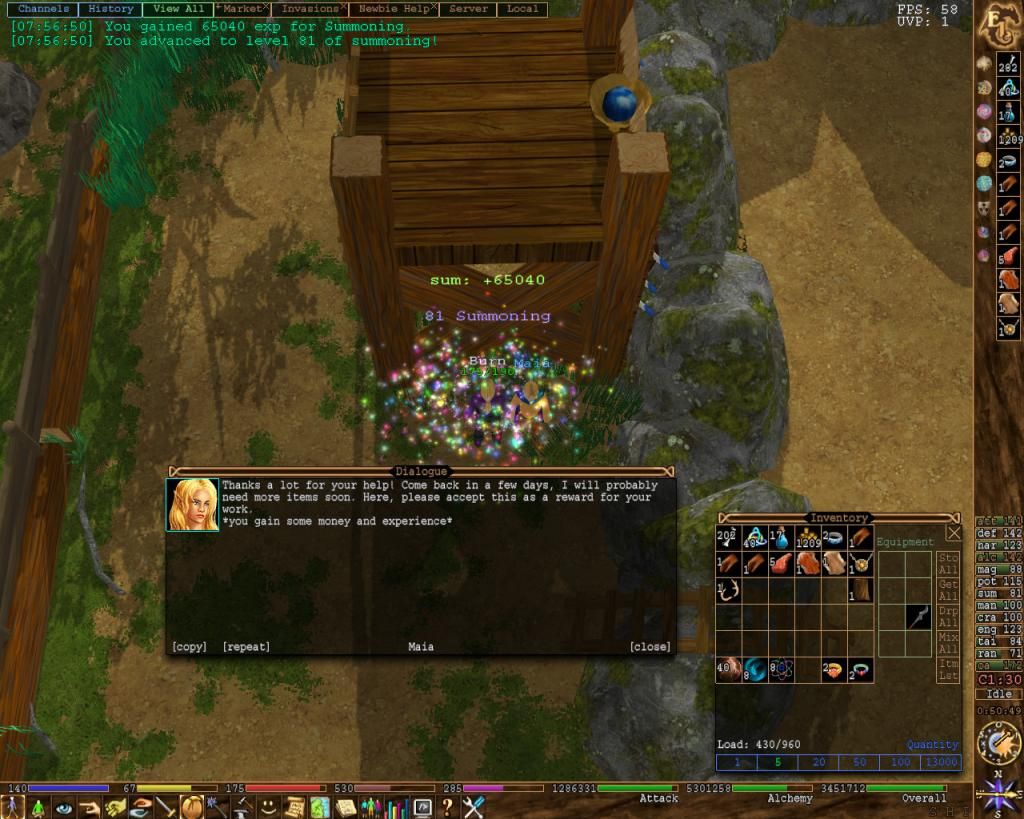Set quantity to 20
Viewport: 1024px width, 819px height.
point(819,762)
